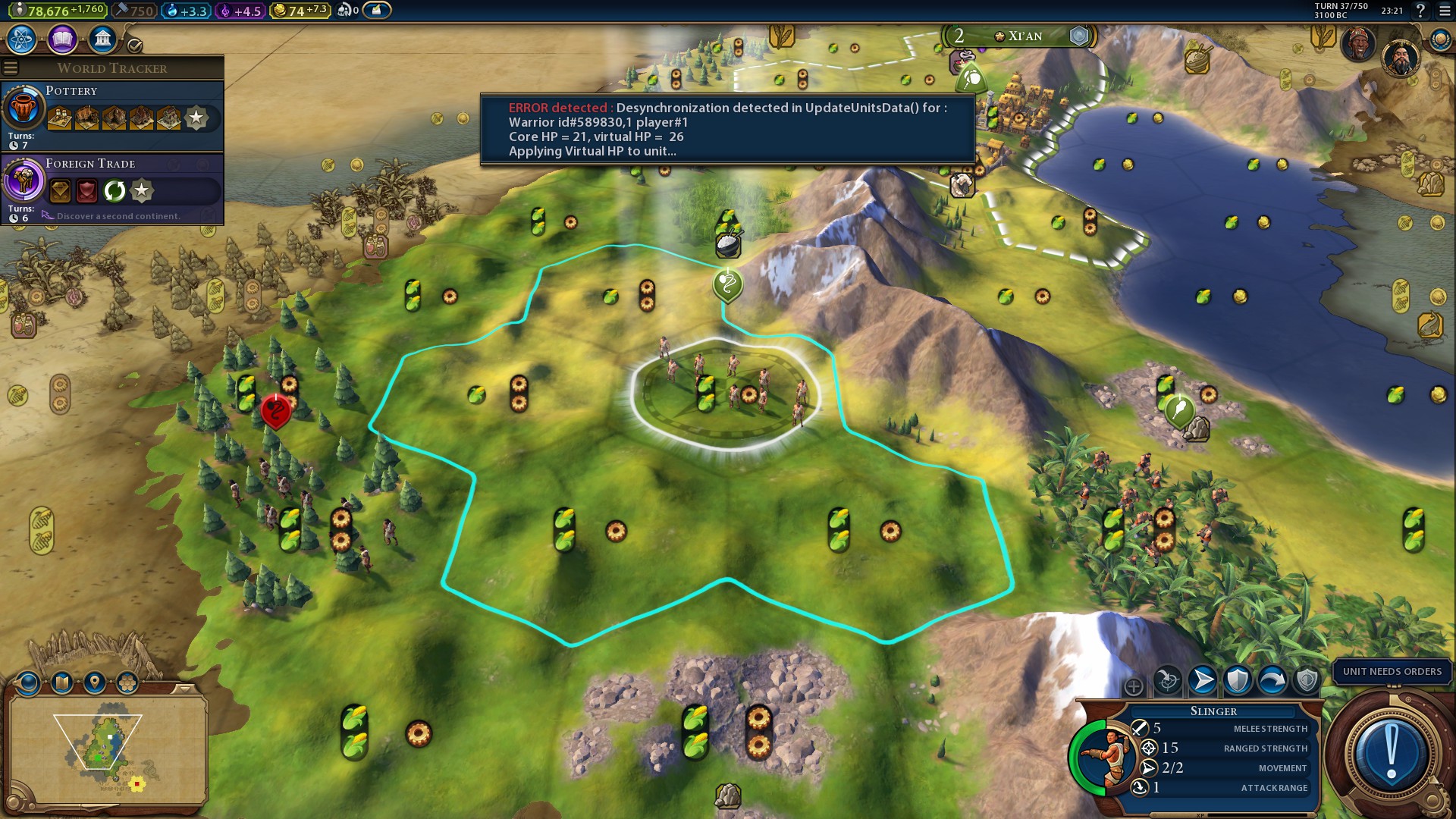Click the Unit Needs Orders action globe
1456x819 pixels.
point(1391,753)
